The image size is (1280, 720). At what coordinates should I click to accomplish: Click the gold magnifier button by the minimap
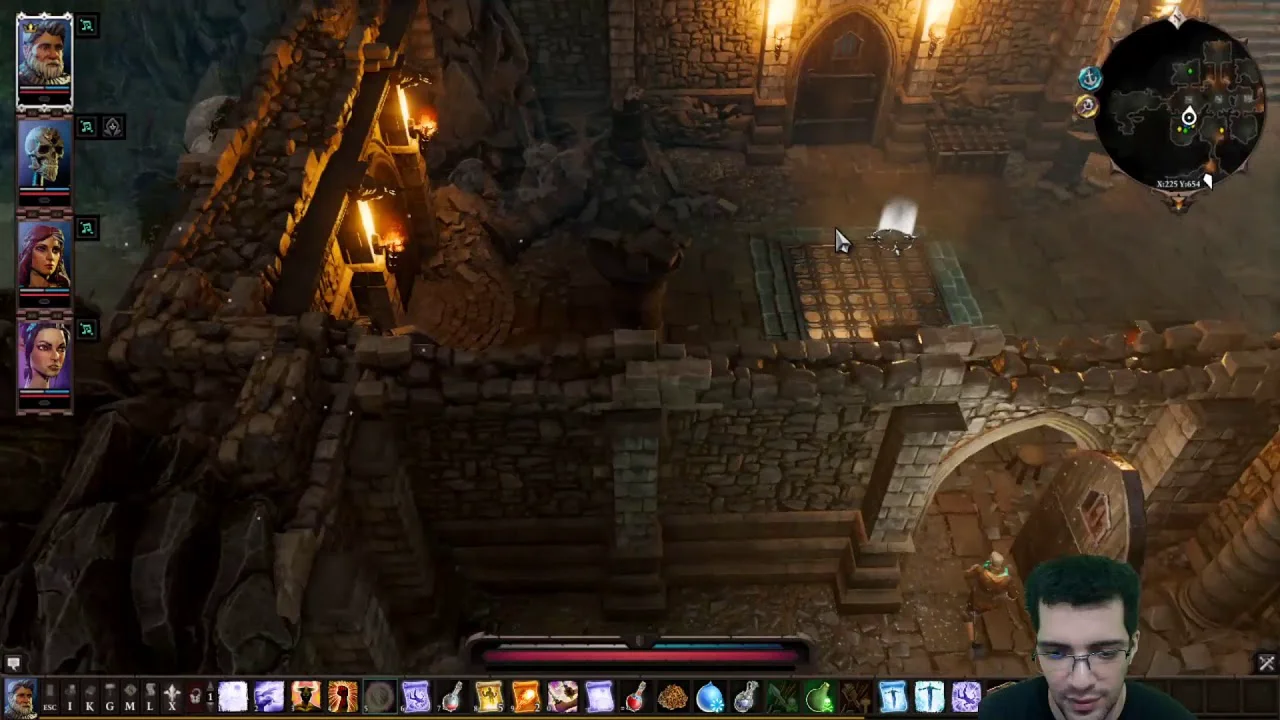1087,106
